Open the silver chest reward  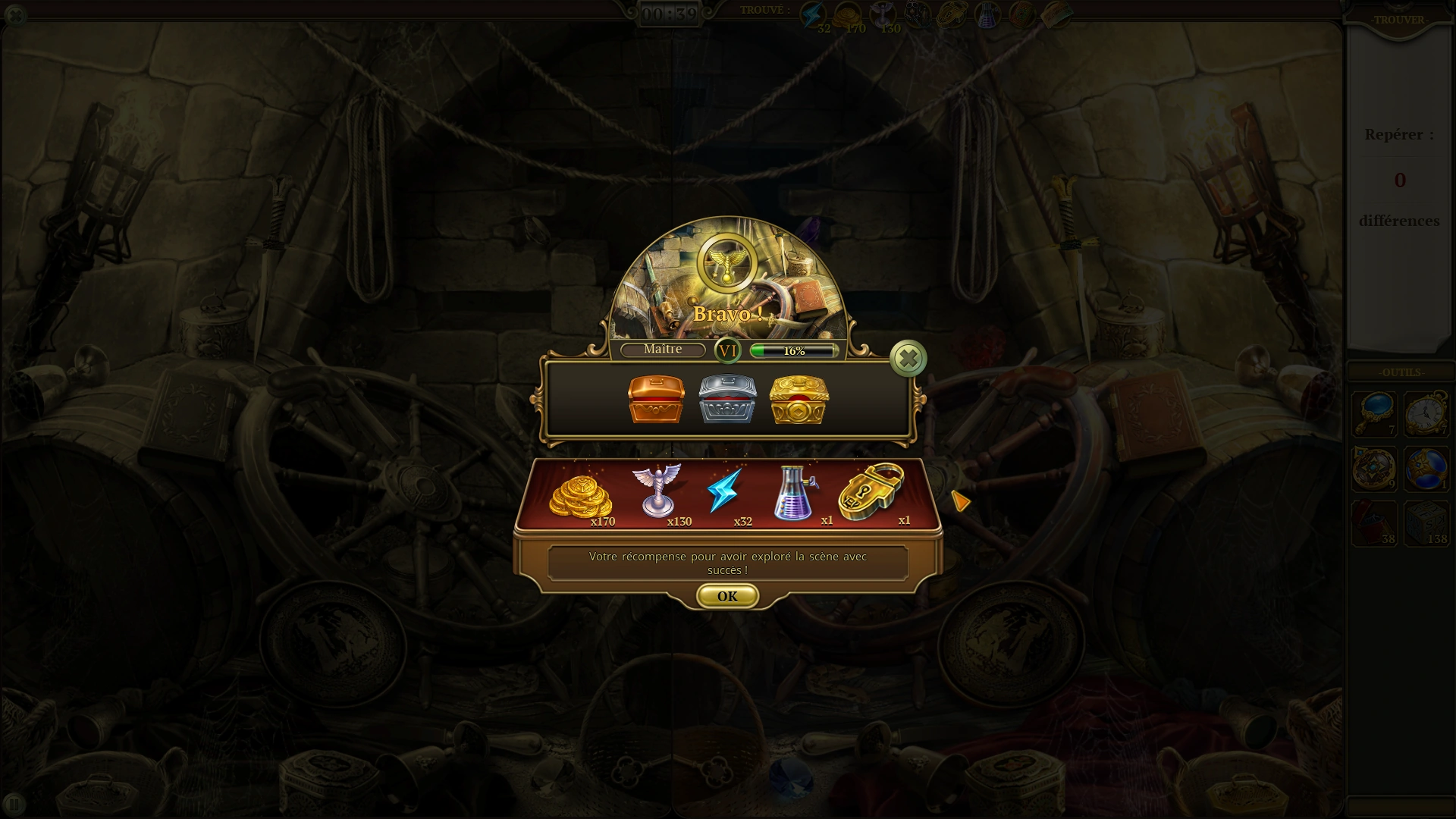728,400
